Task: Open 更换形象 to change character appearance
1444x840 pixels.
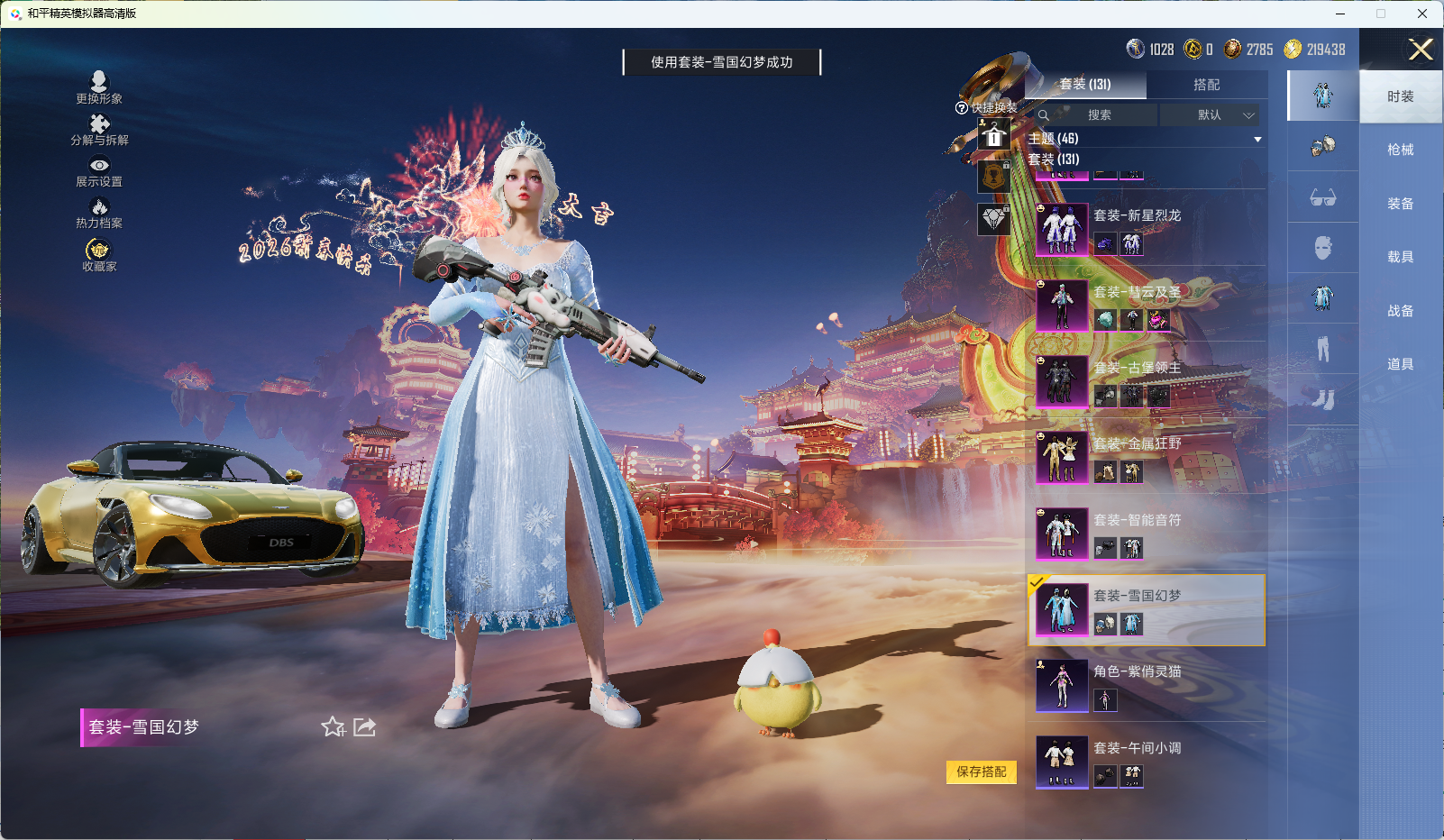Action: coord(101,90)
